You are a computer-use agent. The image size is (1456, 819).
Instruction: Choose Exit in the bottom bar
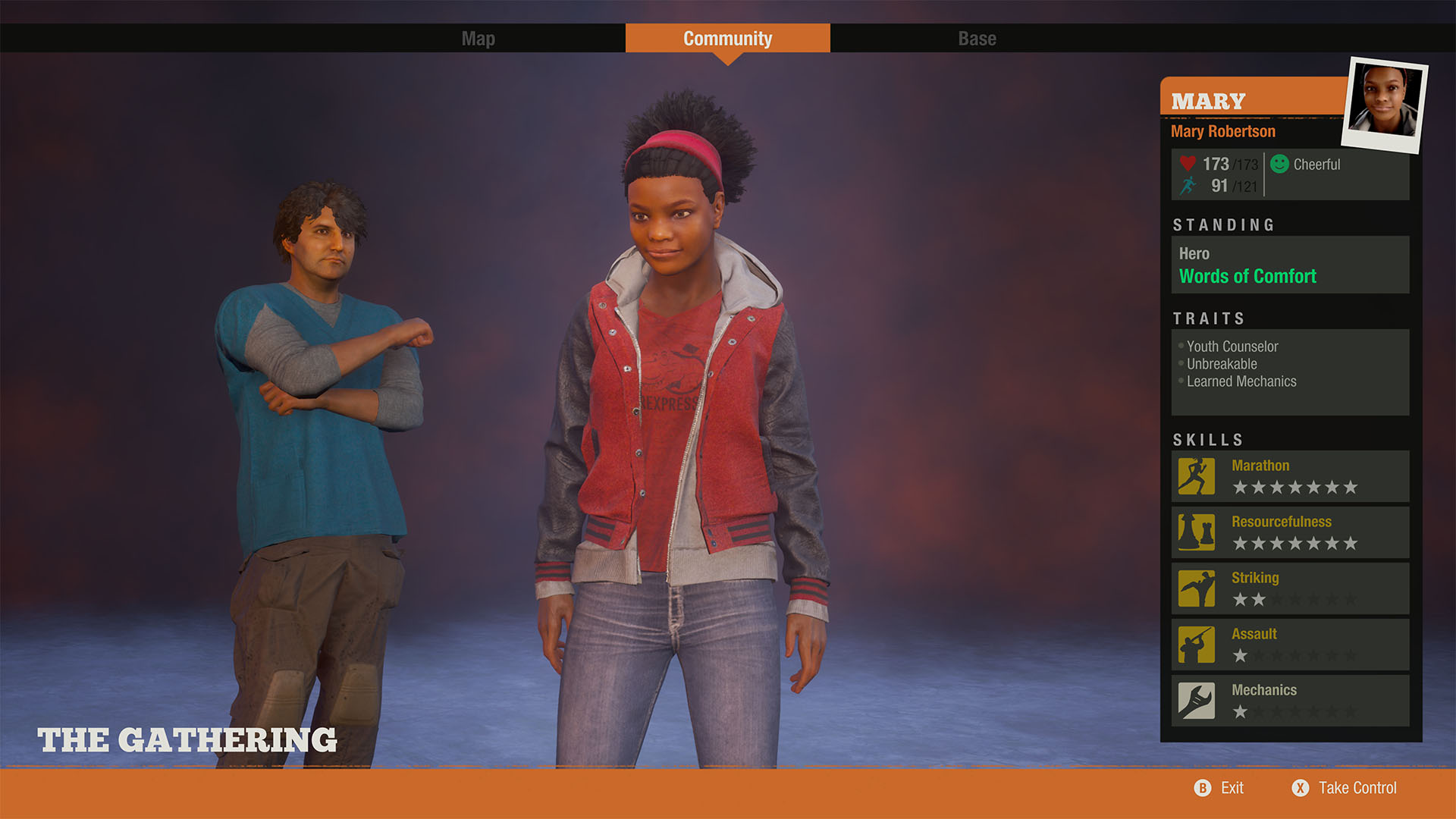click(x=1219, y=788)
